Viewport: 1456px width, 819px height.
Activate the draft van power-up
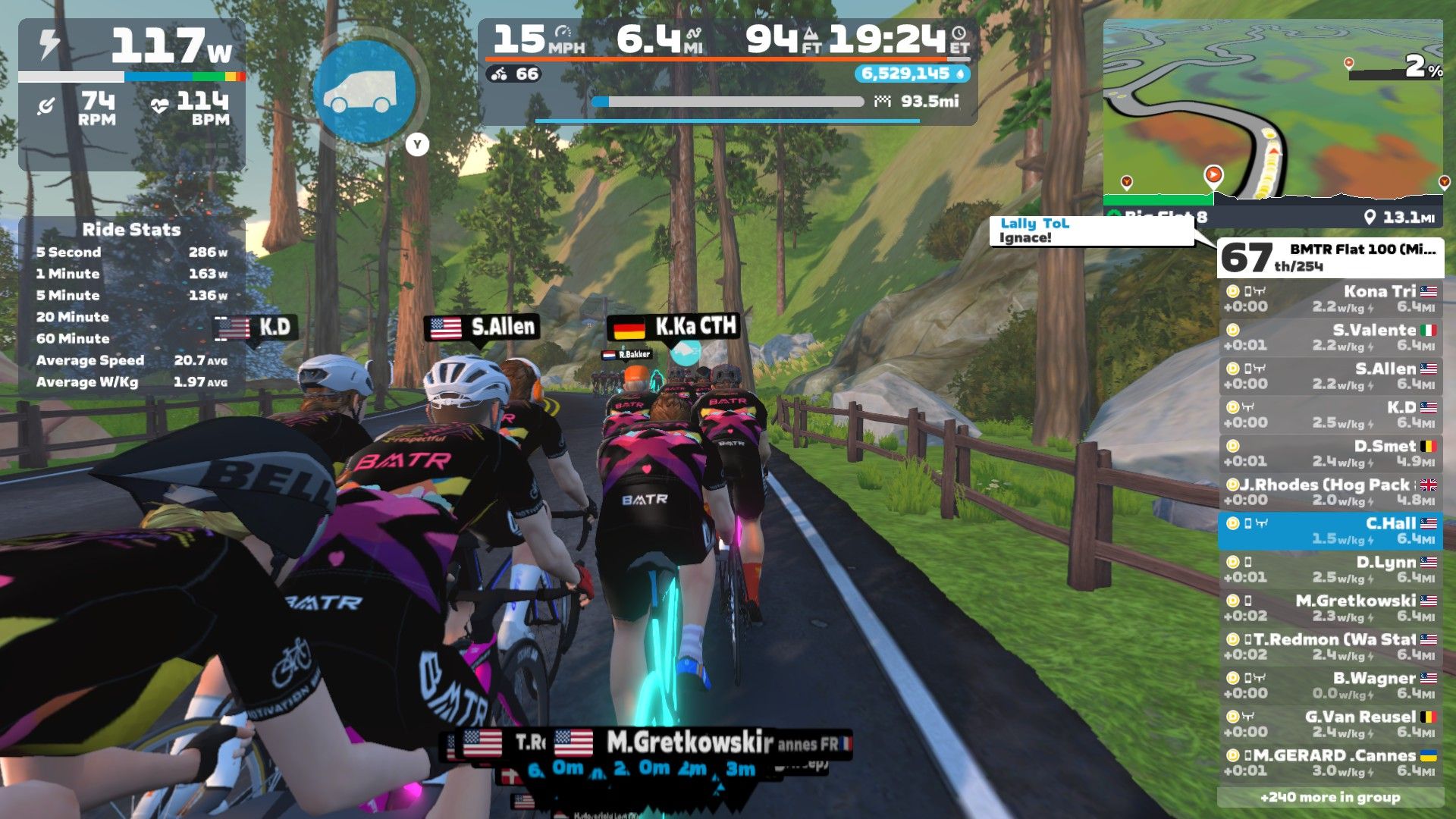coord(364,93)
